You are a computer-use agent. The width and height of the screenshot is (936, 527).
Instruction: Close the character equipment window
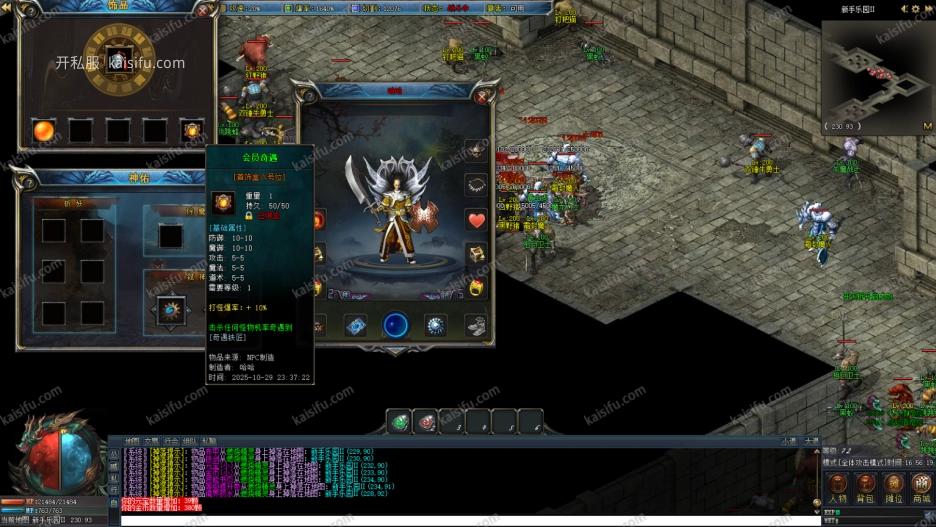point(483,96)
